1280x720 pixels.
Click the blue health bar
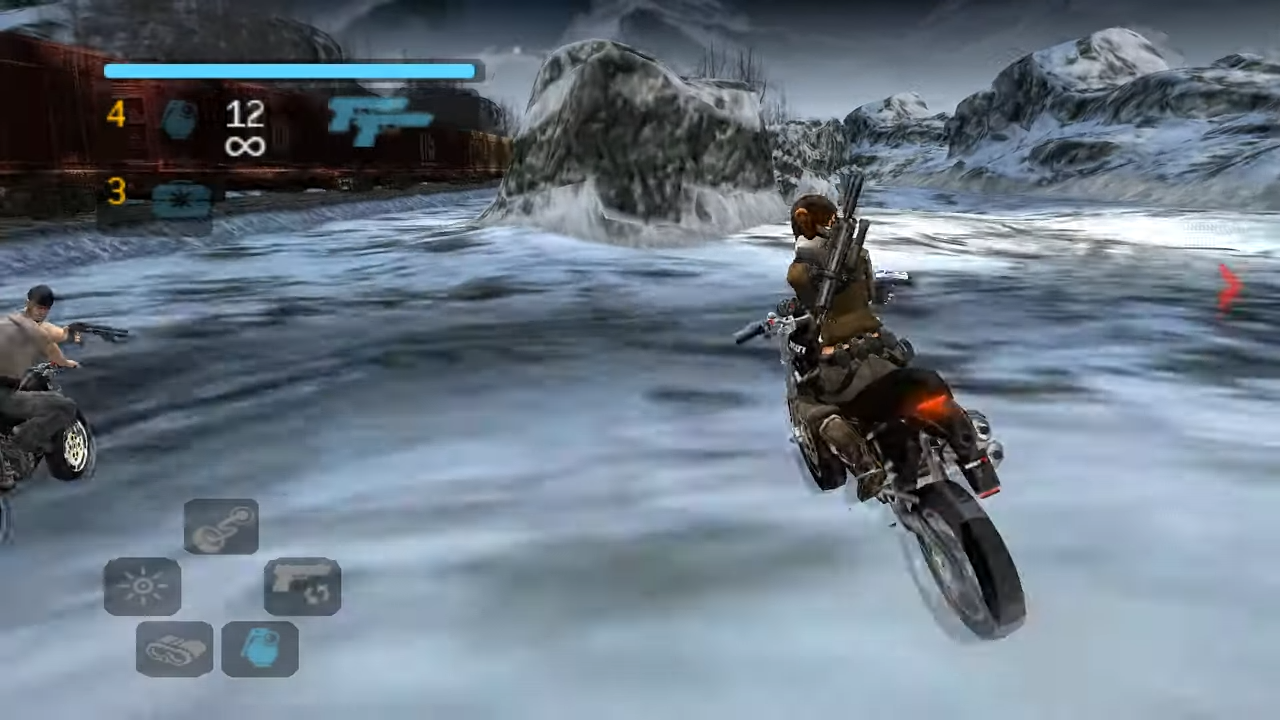pyautogui.click(x=290, y=70)
